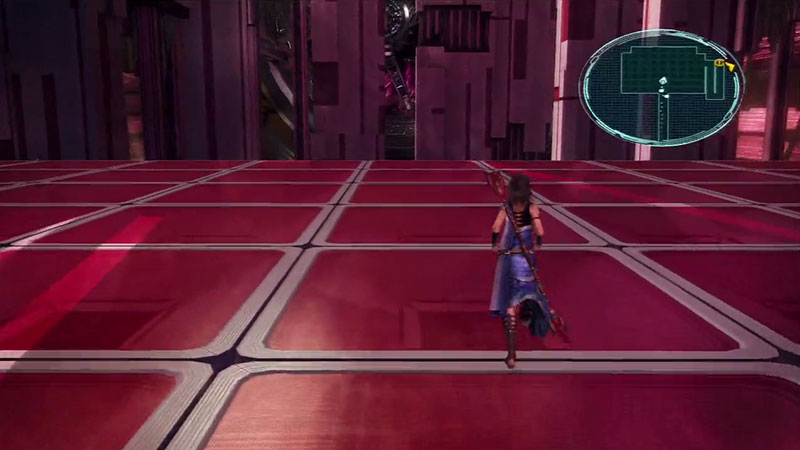
Task: Select the white player marker on minimap
Action: [x=661, y=82]
